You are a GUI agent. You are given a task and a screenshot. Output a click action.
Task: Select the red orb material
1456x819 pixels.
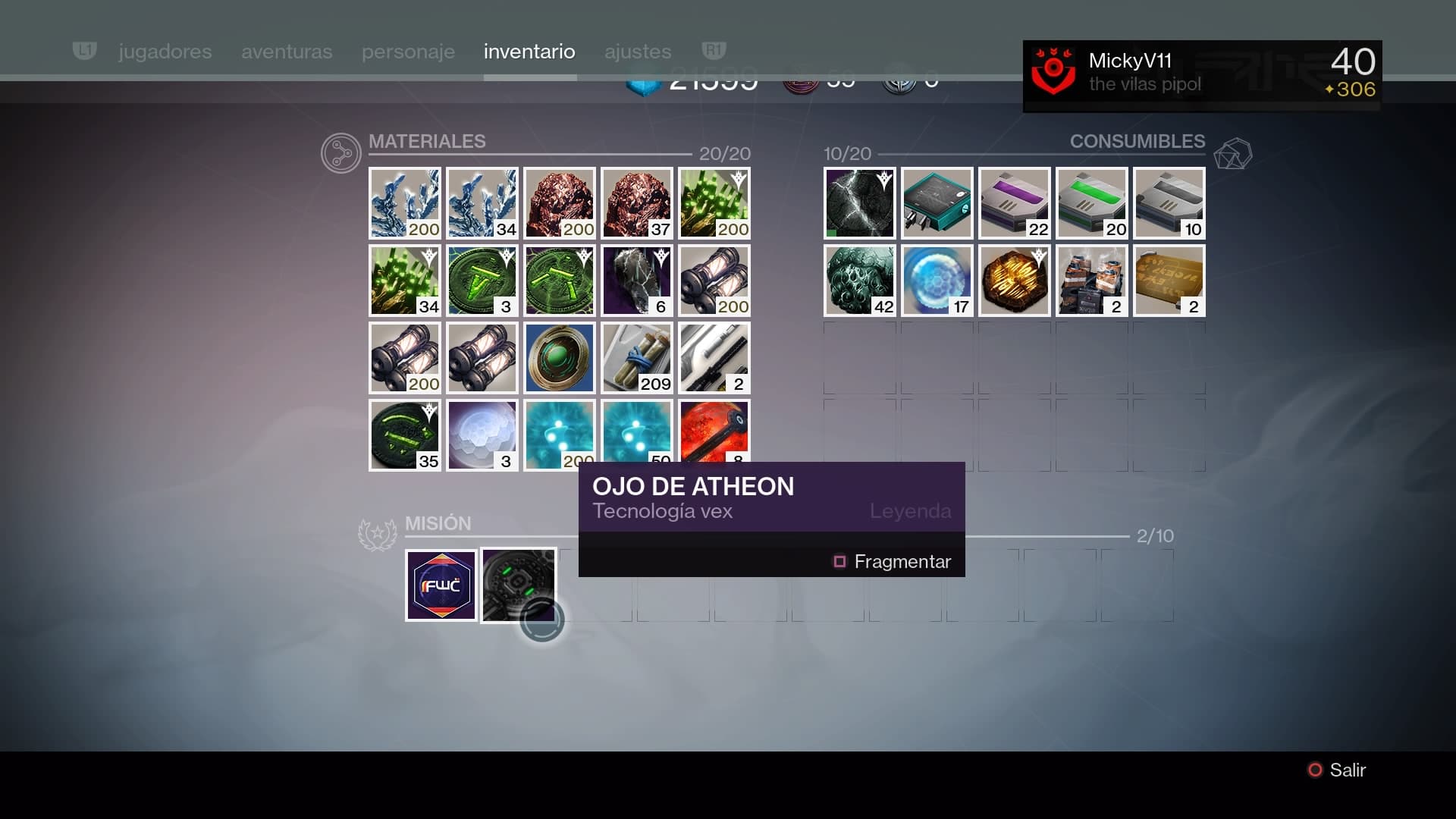tap(714, 431)
